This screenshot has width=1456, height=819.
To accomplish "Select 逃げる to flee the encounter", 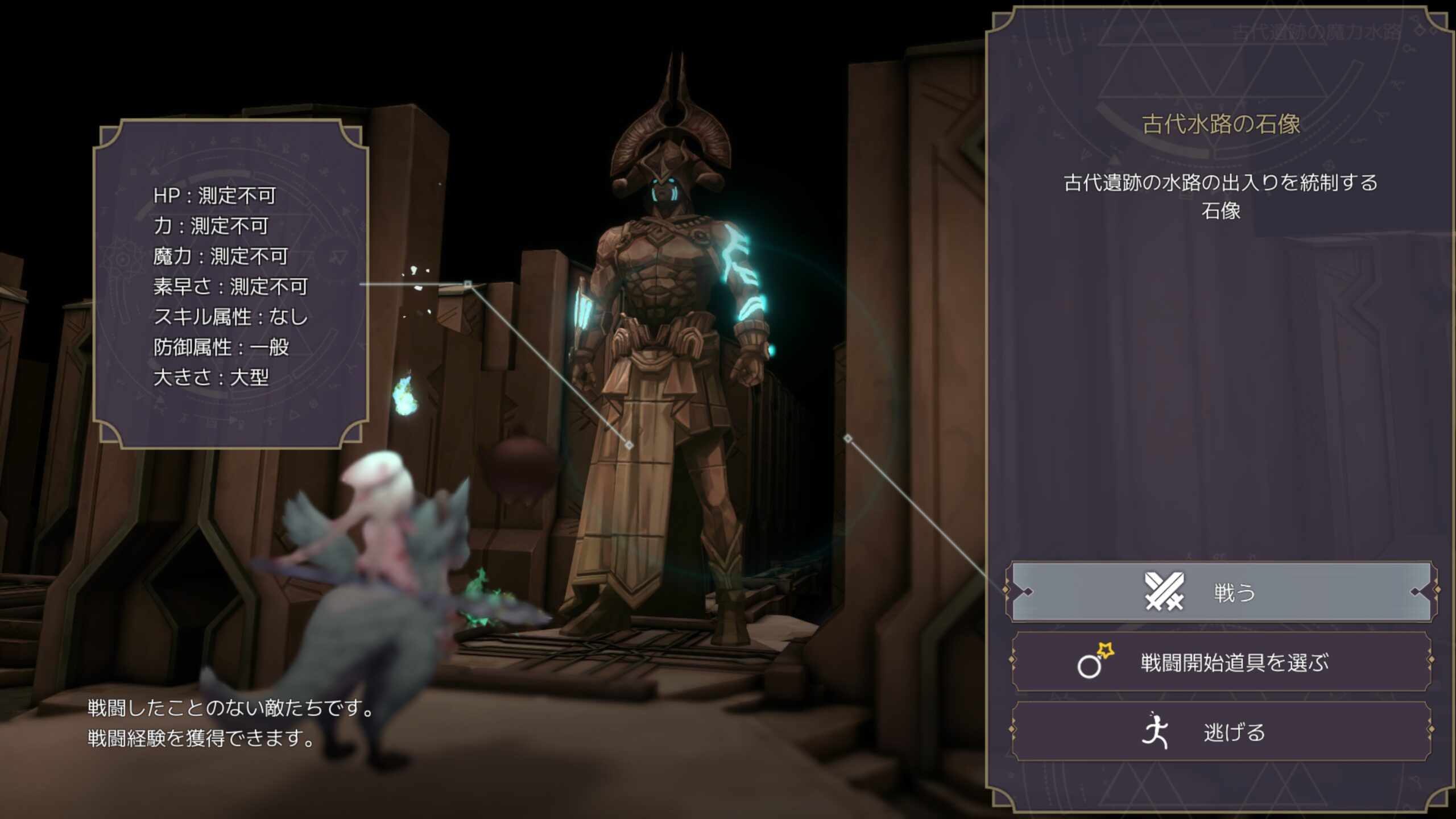I will click(1221, 732).
